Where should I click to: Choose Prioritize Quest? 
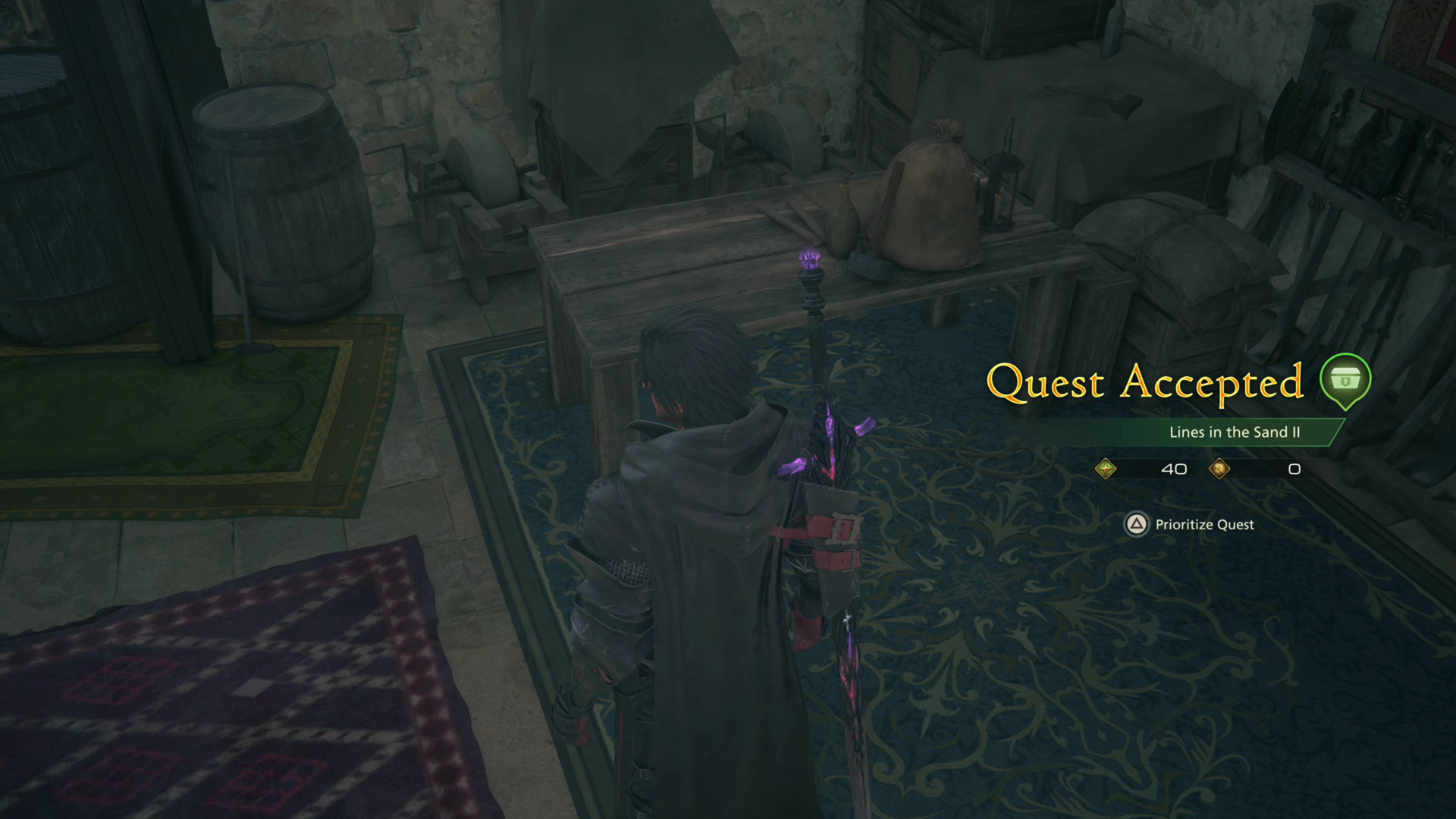[x=1203, y=525]
